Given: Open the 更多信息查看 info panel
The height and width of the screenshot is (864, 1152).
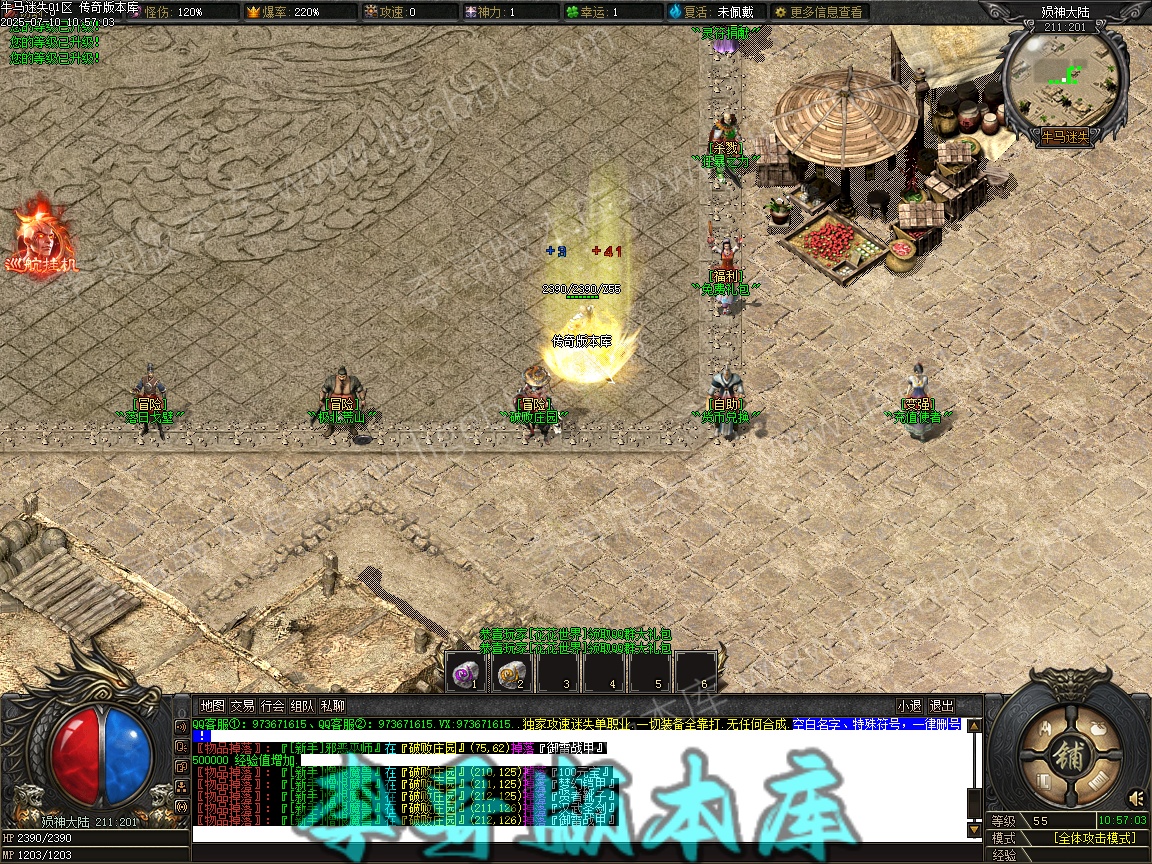Looking at the screenshot, I should pos(818,12).
